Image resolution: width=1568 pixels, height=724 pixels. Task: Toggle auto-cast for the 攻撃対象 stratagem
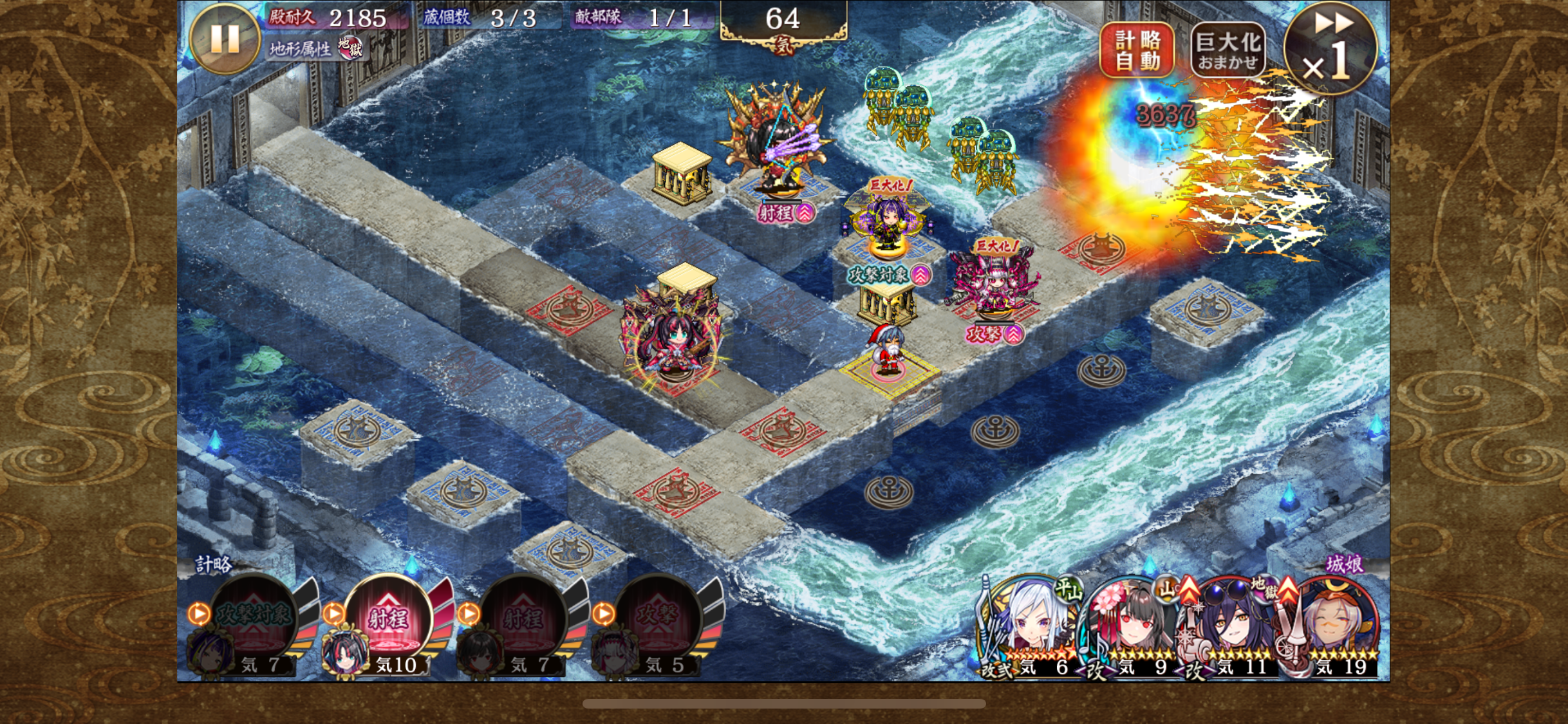coord(198,614)
